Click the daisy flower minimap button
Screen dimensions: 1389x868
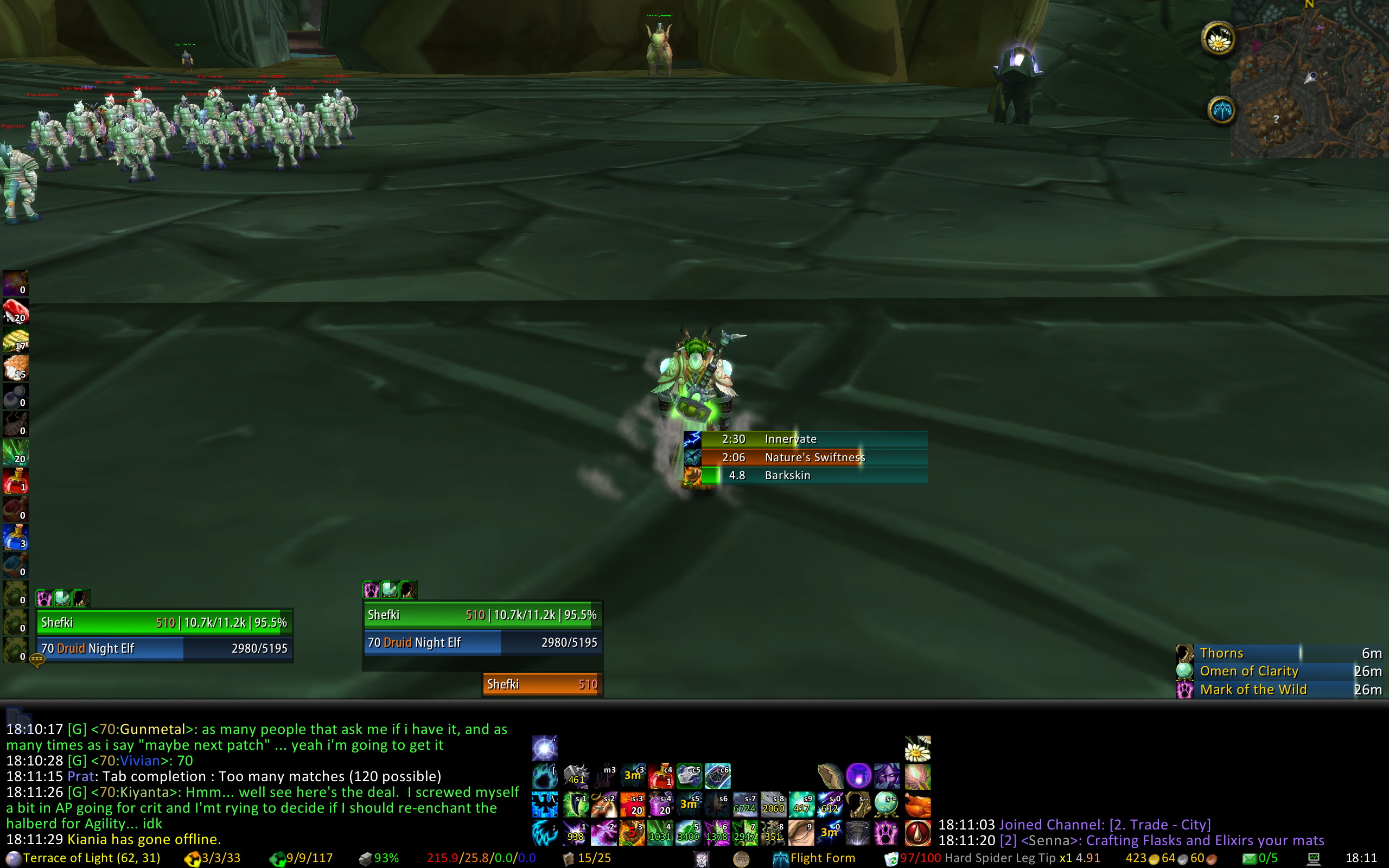pyautogui.click(x=1218, y=40)
